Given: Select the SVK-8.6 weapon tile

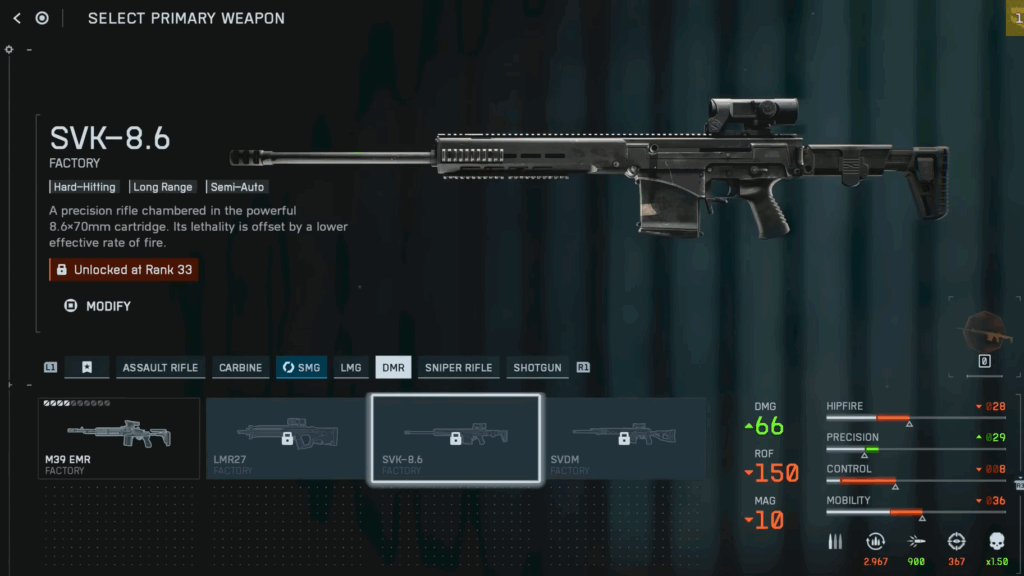Looking at the screenshot, I should tap(456, 438).
